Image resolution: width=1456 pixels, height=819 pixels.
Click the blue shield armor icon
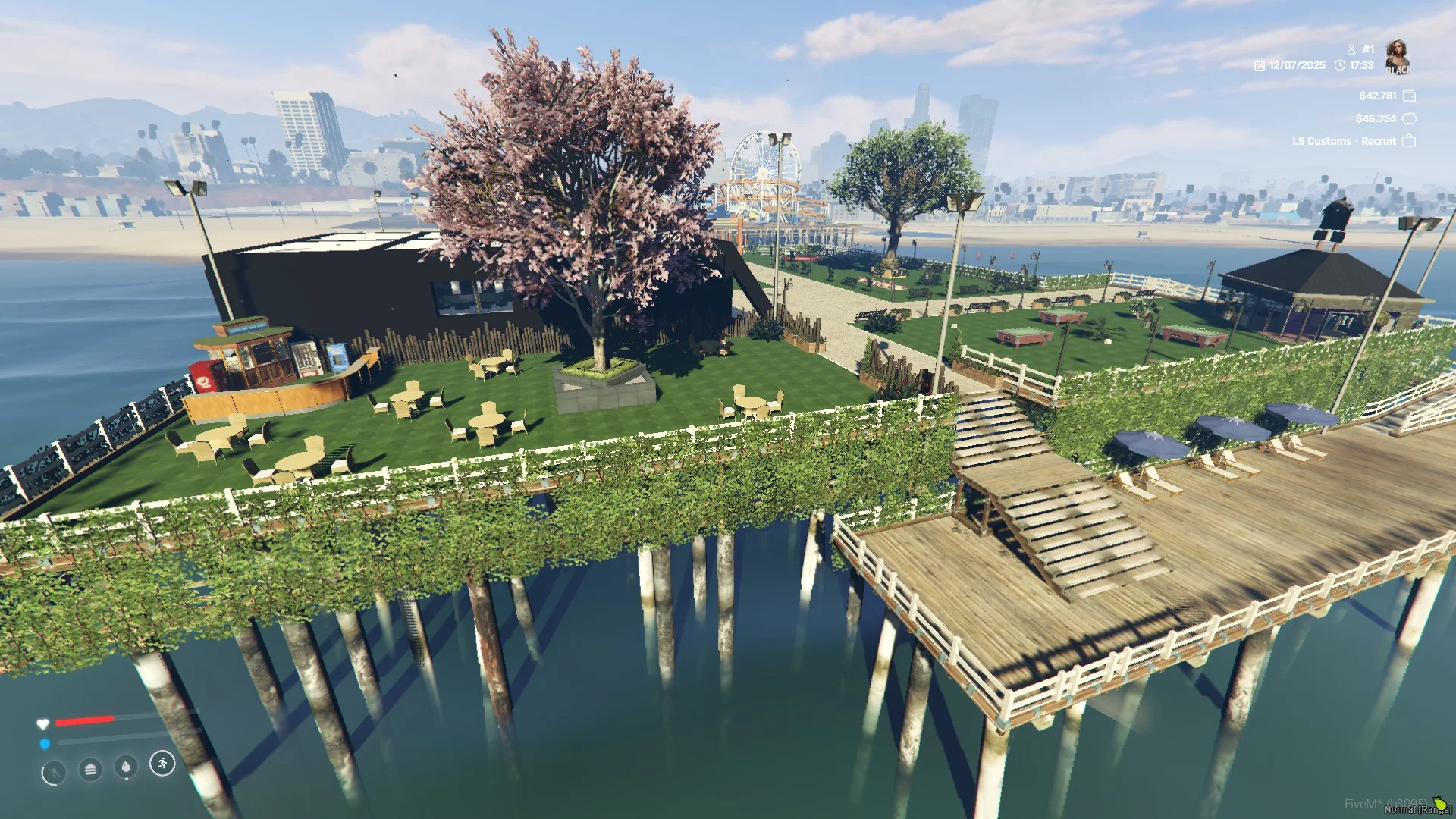coord(45,744)
